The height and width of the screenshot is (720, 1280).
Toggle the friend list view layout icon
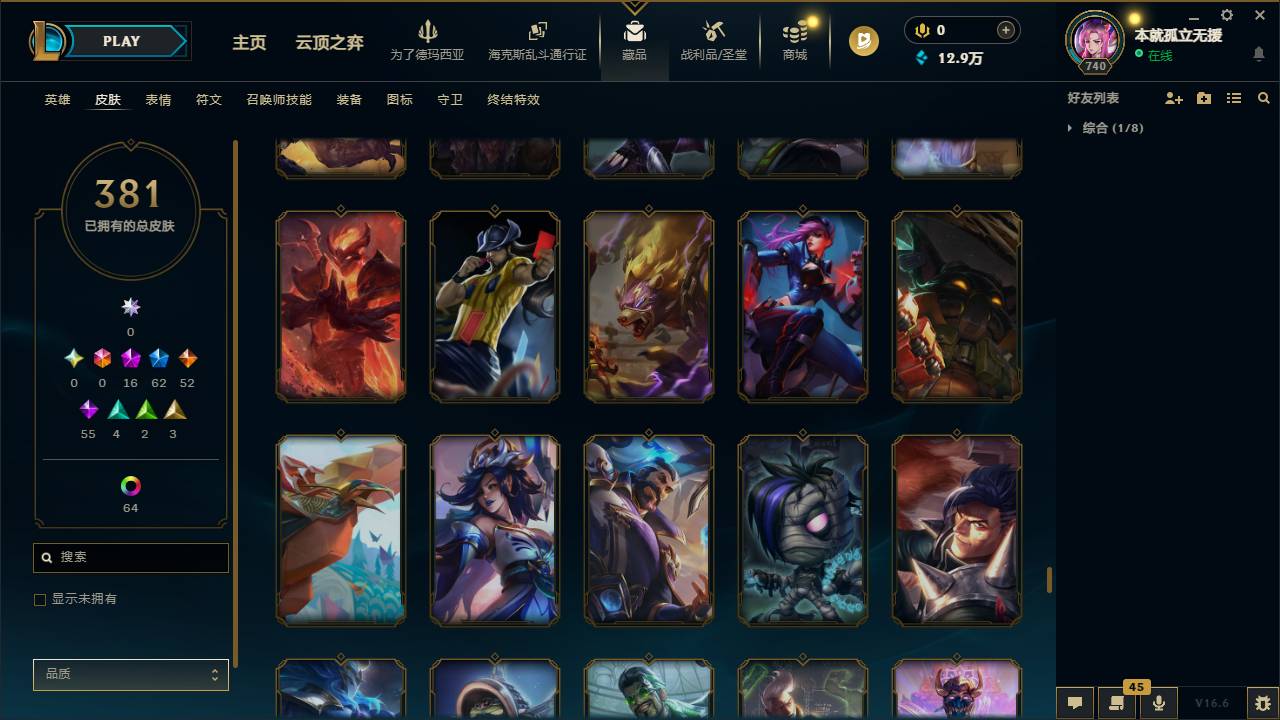(1233, 98)
